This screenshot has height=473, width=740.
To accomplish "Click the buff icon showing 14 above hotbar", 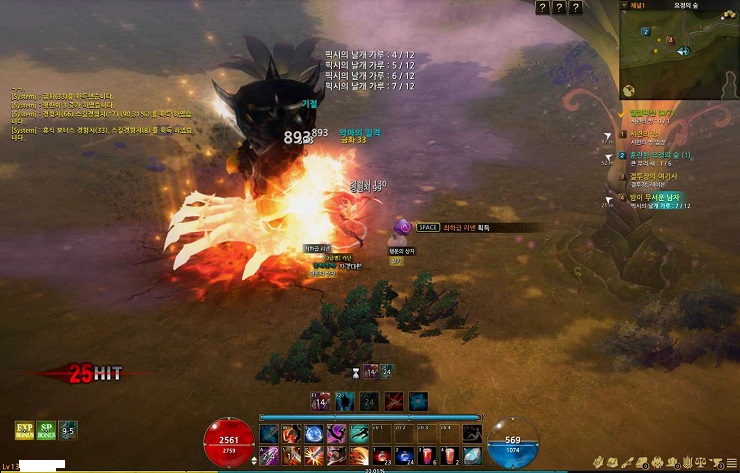I will point(322,401).
